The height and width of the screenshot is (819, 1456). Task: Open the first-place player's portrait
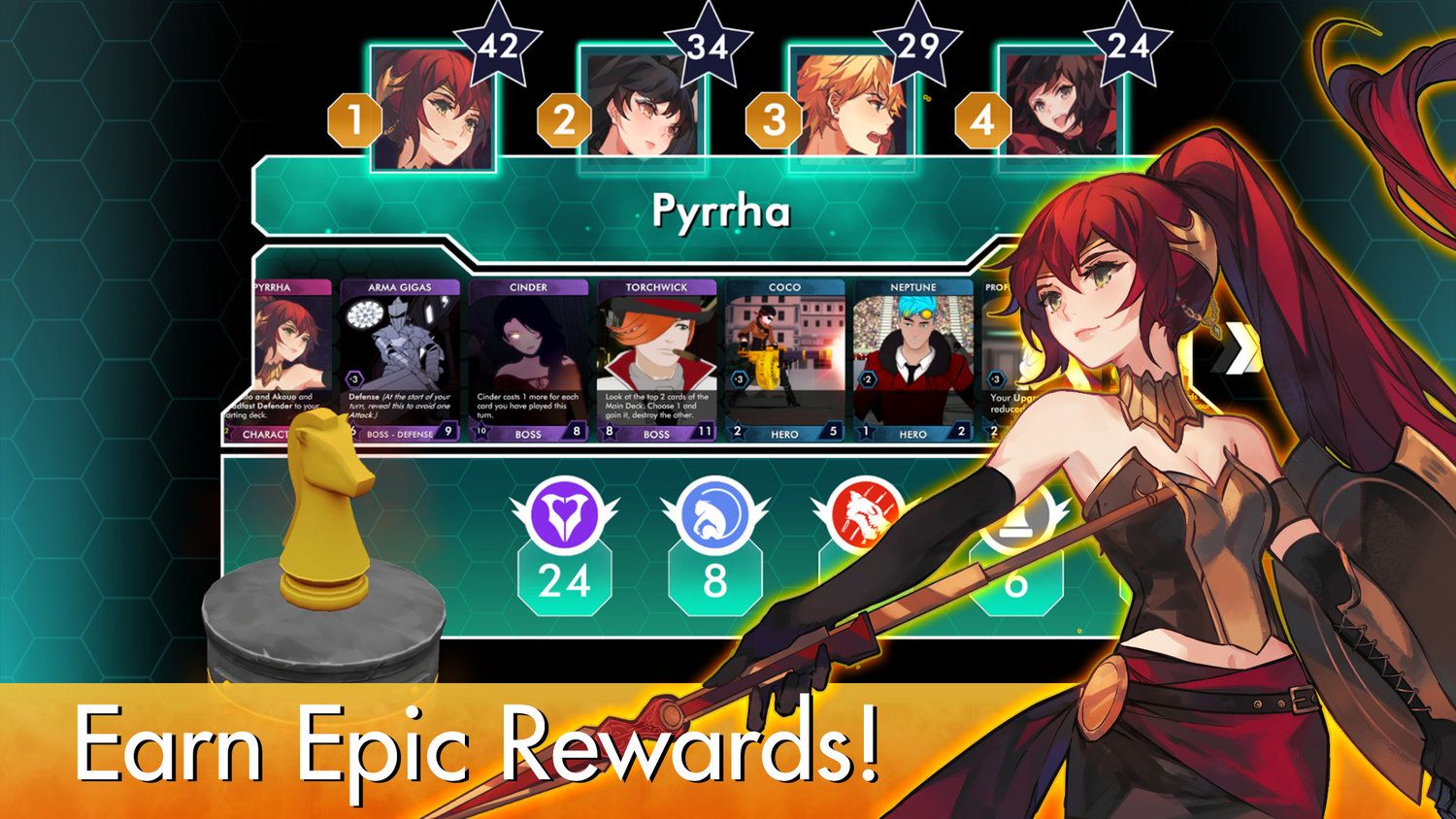coord(433,107)
